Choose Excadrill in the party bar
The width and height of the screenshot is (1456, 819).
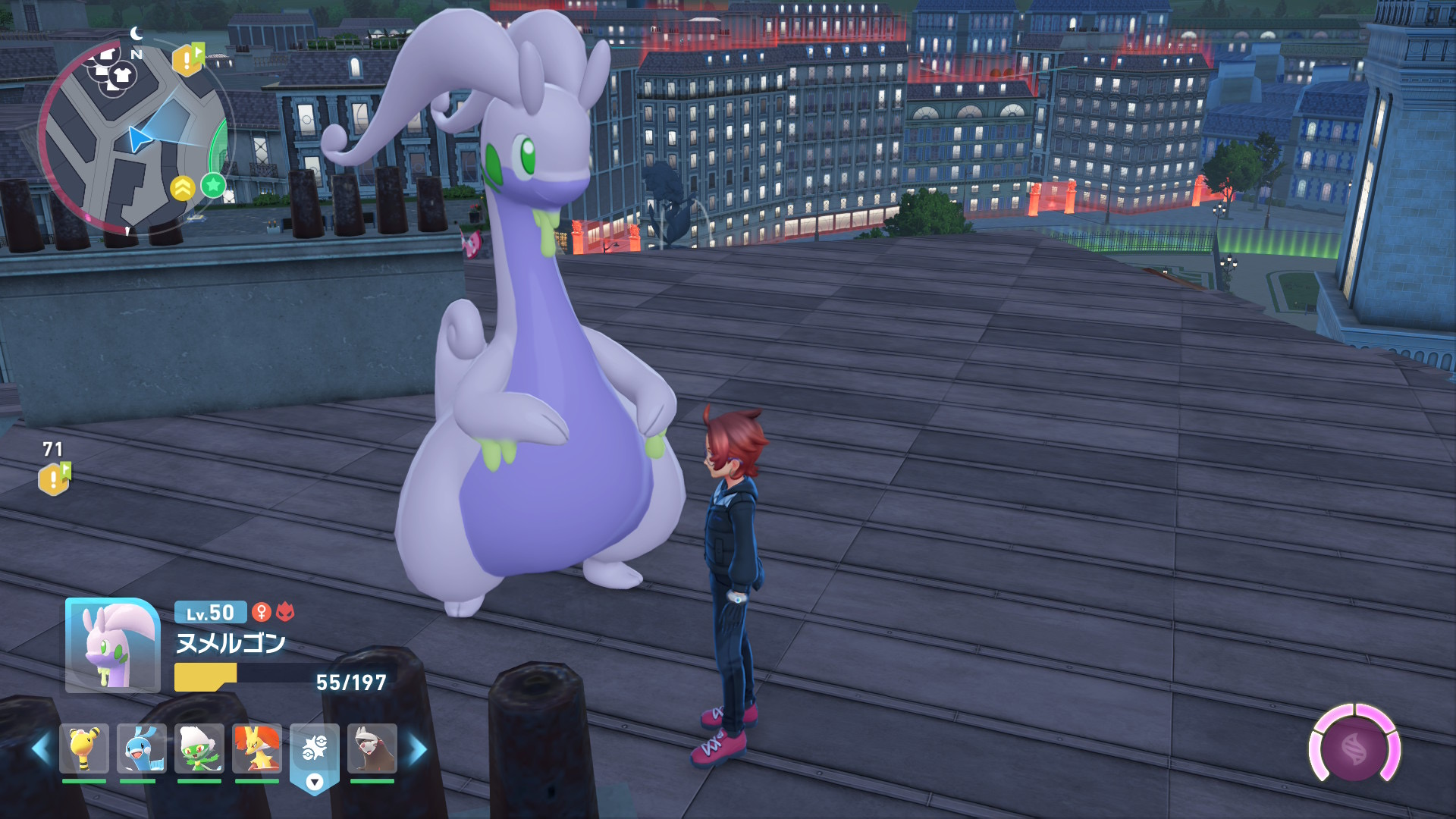pyautogui.click(x=372, y=748)
